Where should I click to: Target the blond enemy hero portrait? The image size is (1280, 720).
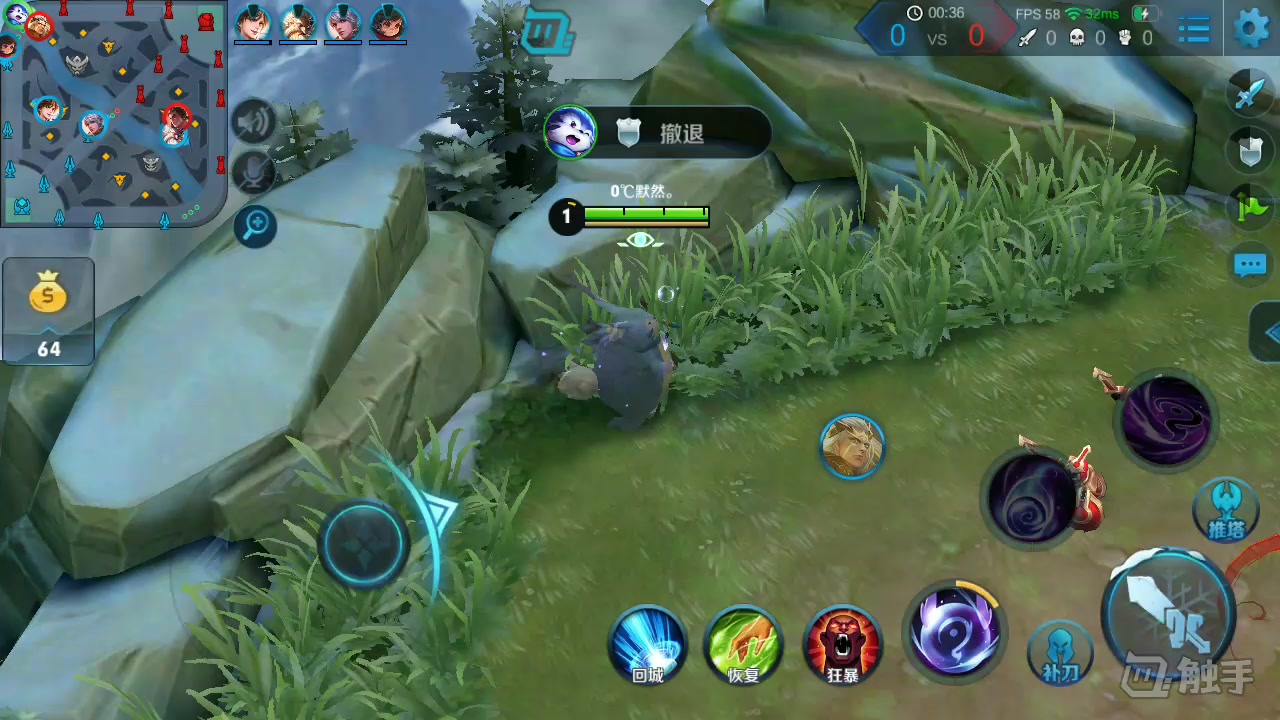click(x=852, y=446)
